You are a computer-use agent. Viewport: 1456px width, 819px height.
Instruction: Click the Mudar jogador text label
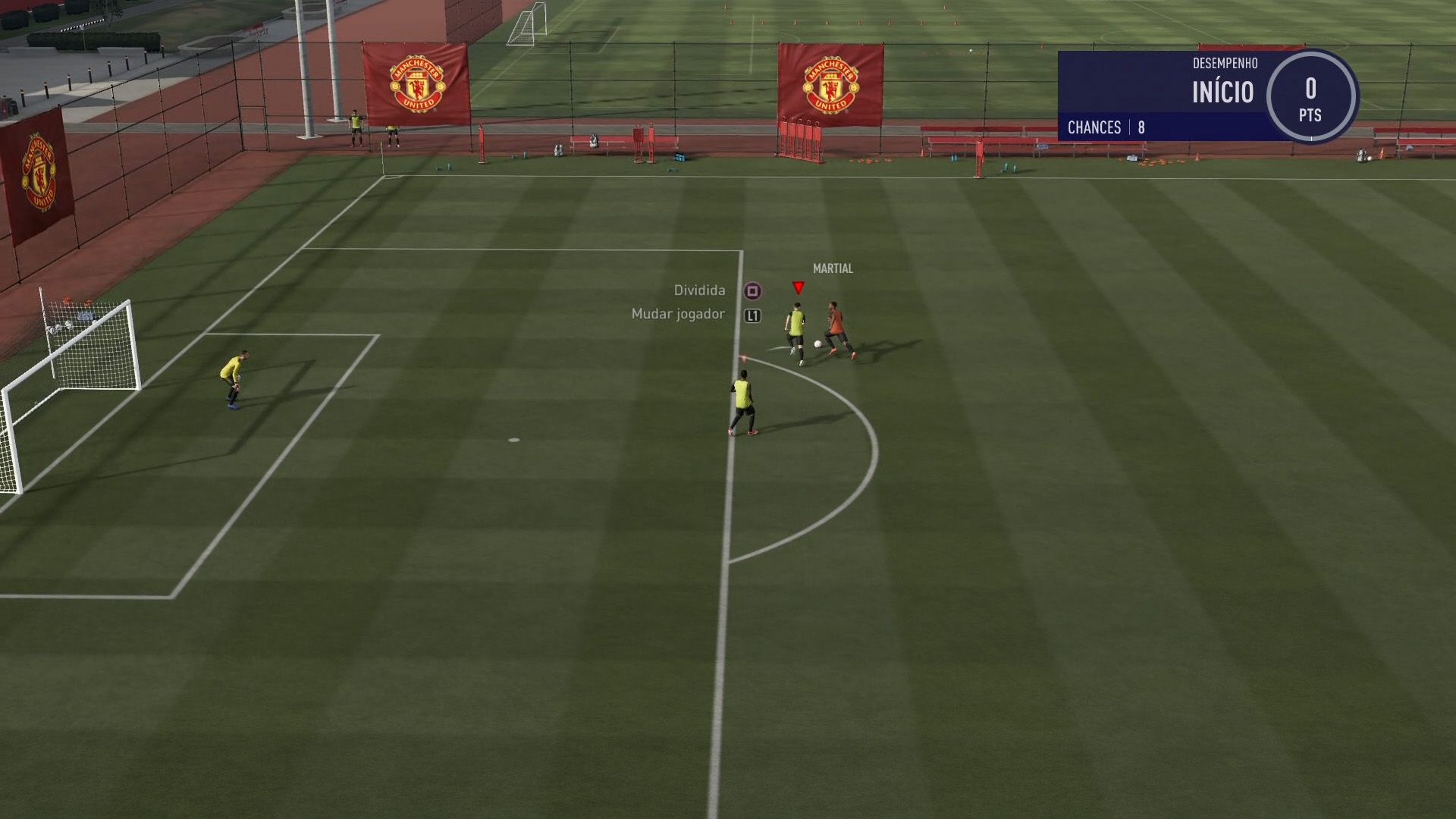677,312
